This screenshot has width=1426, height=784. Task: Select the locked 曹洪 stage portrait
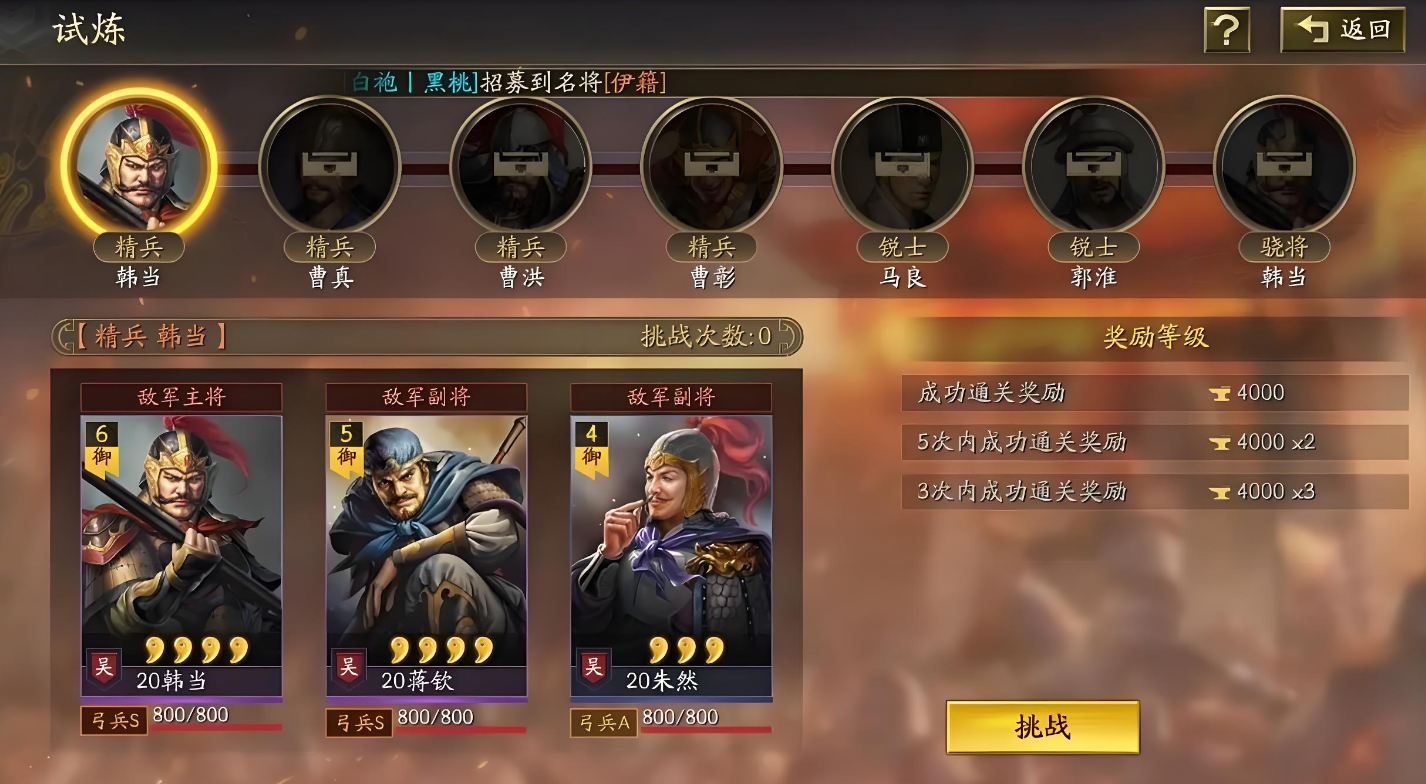pyautogui.click(x=520, y=166)
